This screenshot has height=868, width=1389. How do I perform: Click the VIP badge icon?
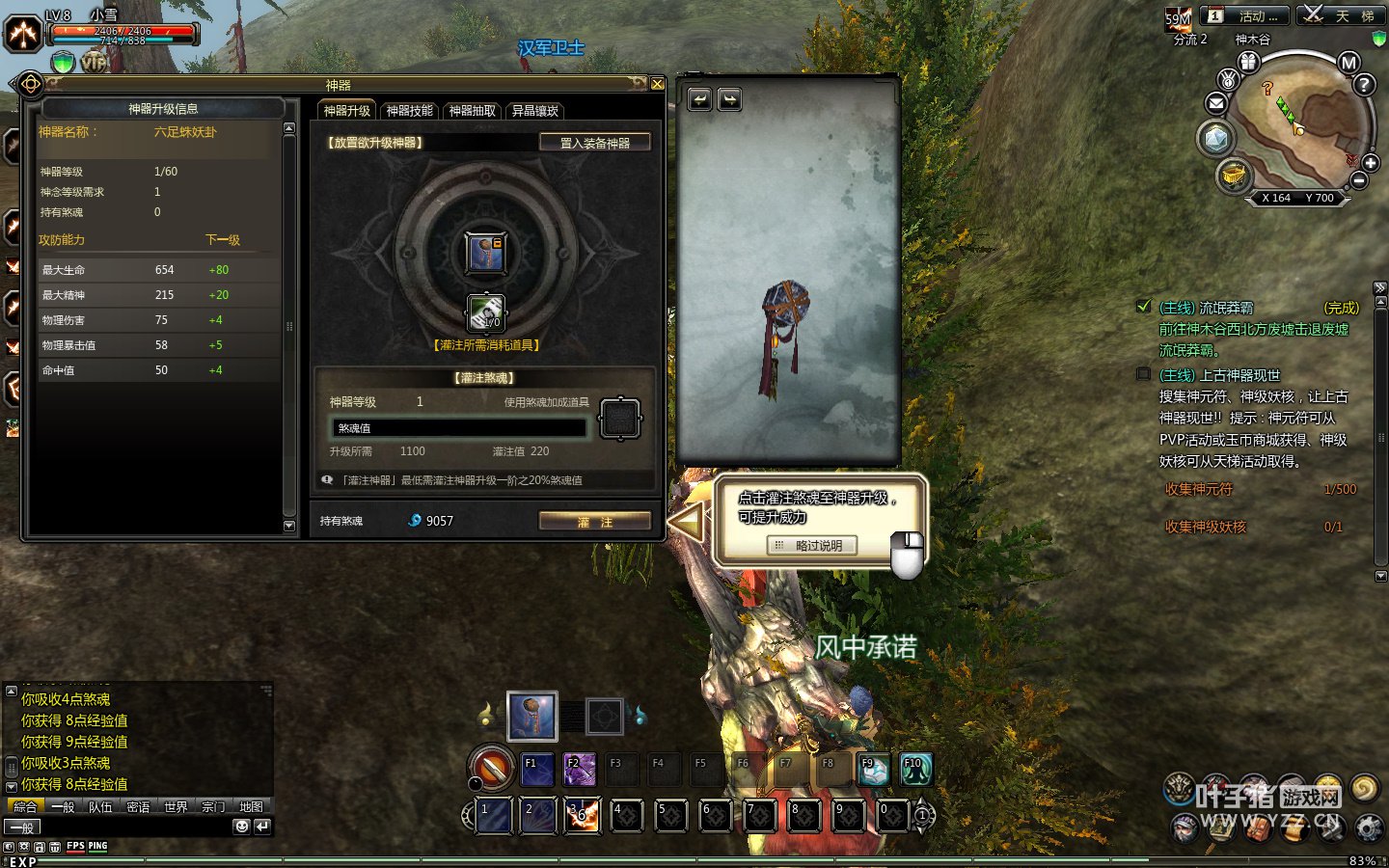(94, 63)
